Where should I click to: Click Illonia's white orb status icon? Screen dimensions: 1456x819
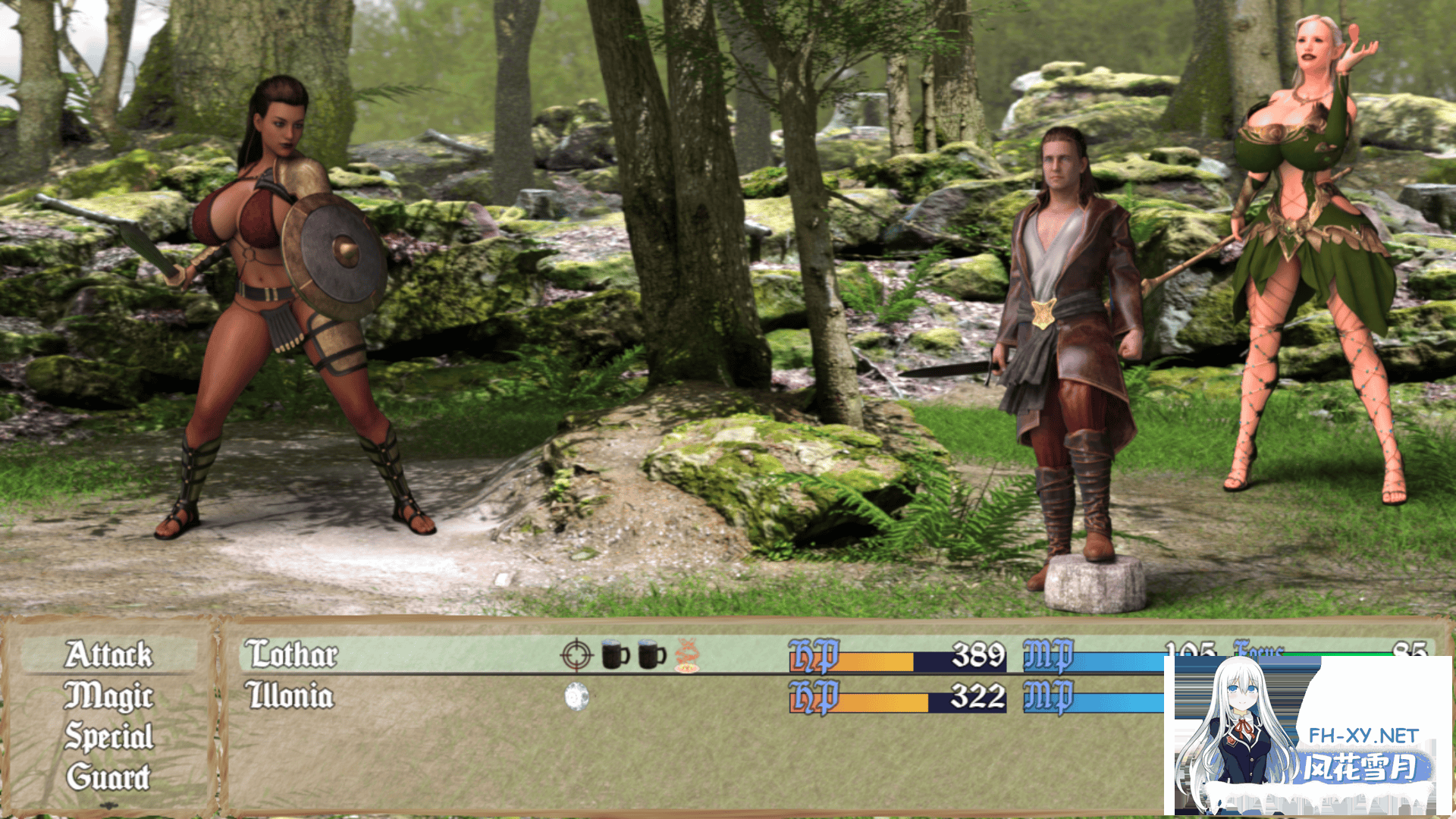point(577,696)
